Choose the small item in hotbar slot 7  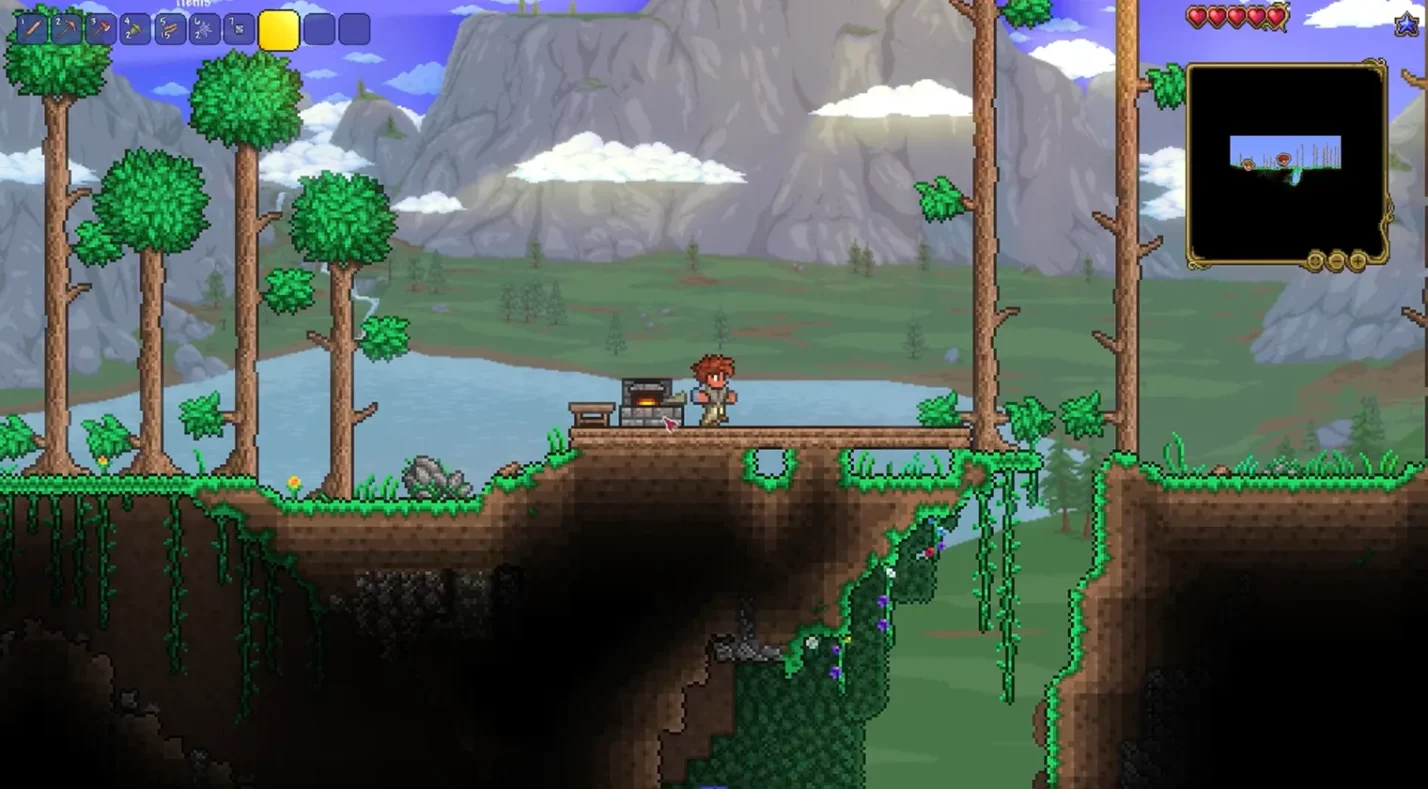[239, 29]
